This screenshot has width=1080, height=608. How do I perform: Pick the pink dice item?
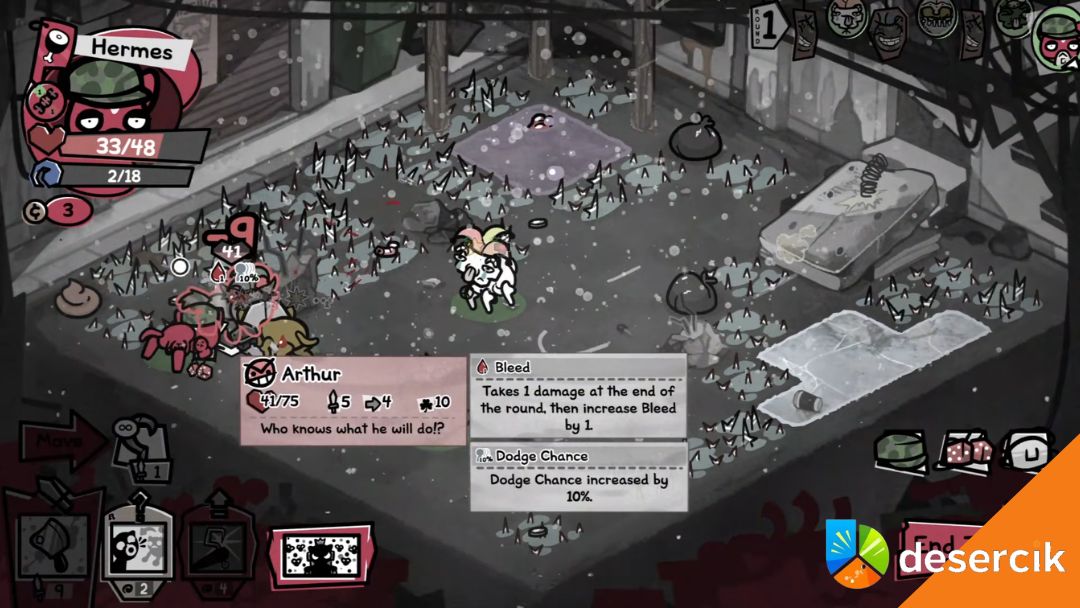pos(963,452)
